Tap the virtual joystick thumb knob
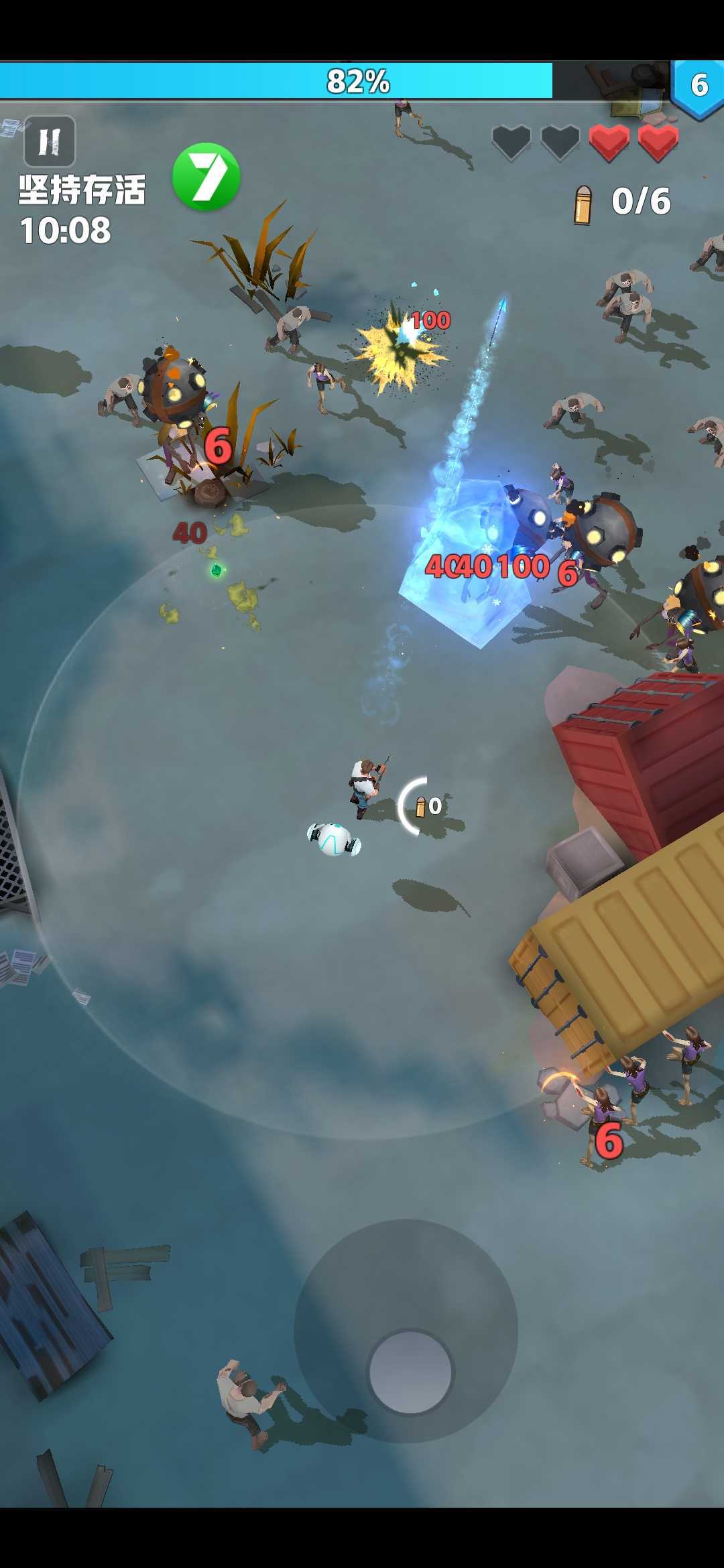Viewport: 724px width, 1568px height. point(410,1371)
